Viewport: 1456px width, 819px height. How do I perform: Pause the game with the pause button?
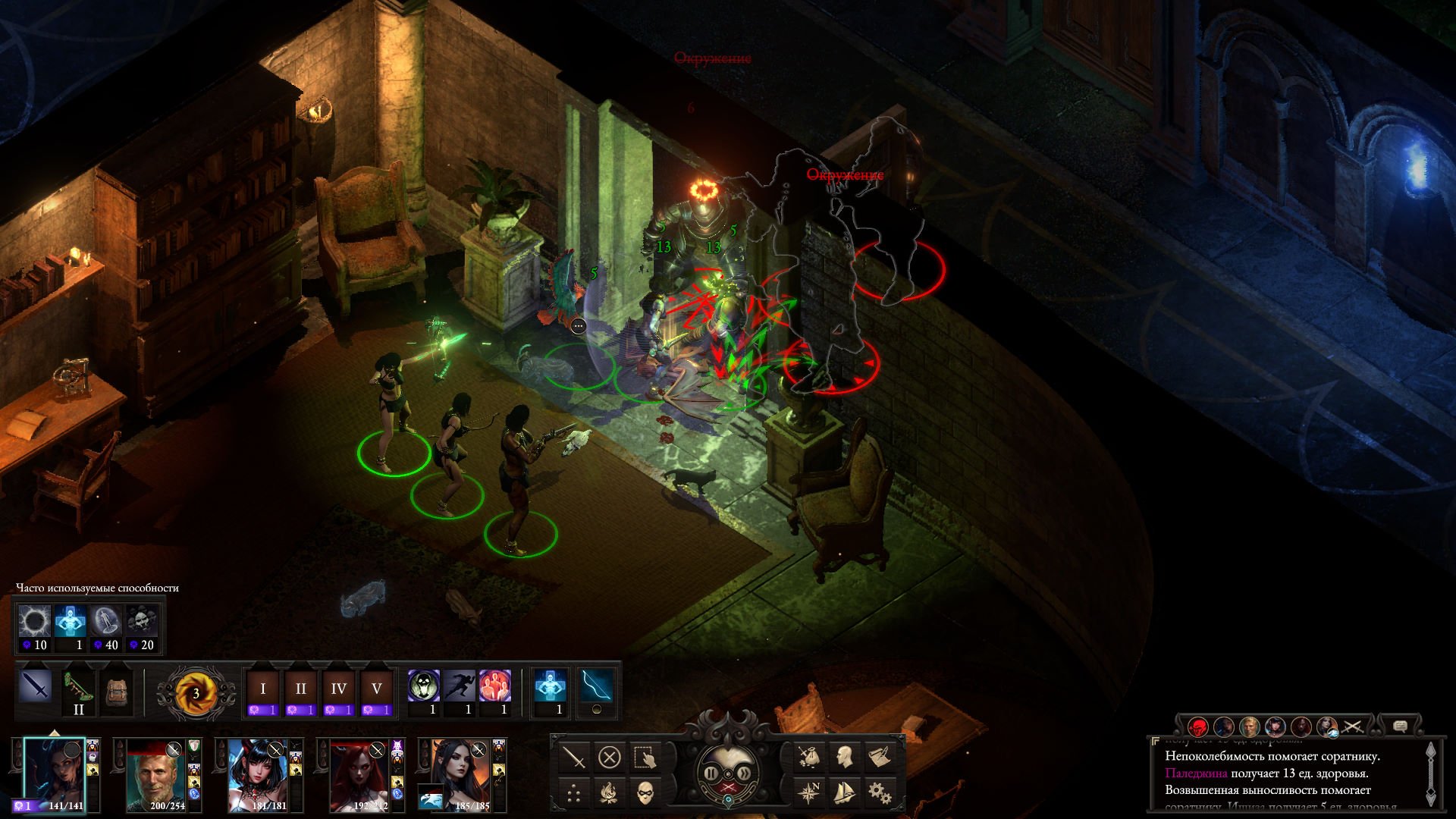(x=712, y=773)
